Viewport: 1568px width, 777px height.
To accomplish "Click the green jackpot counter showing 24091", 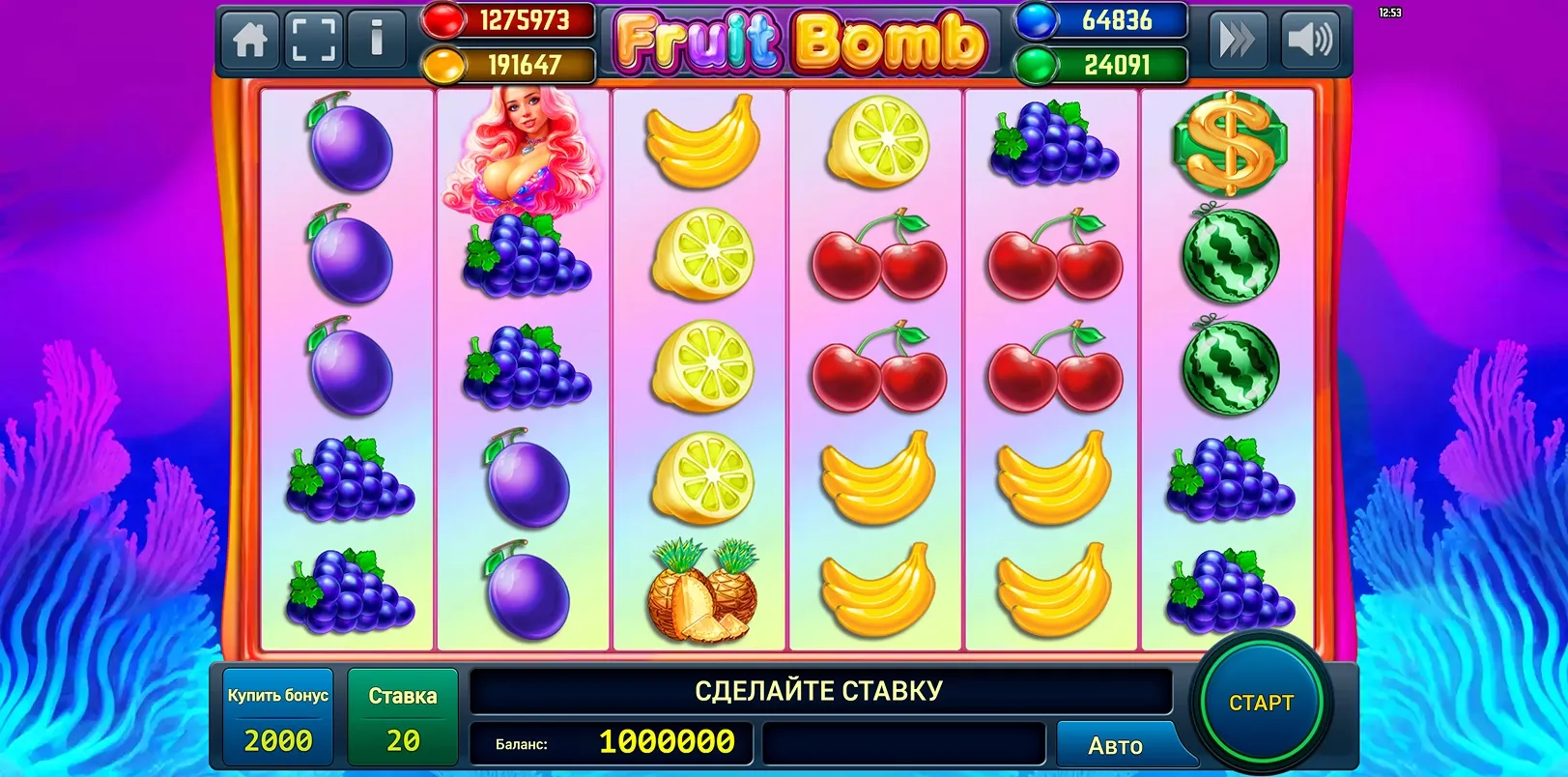I will [x=1101, y=63].
